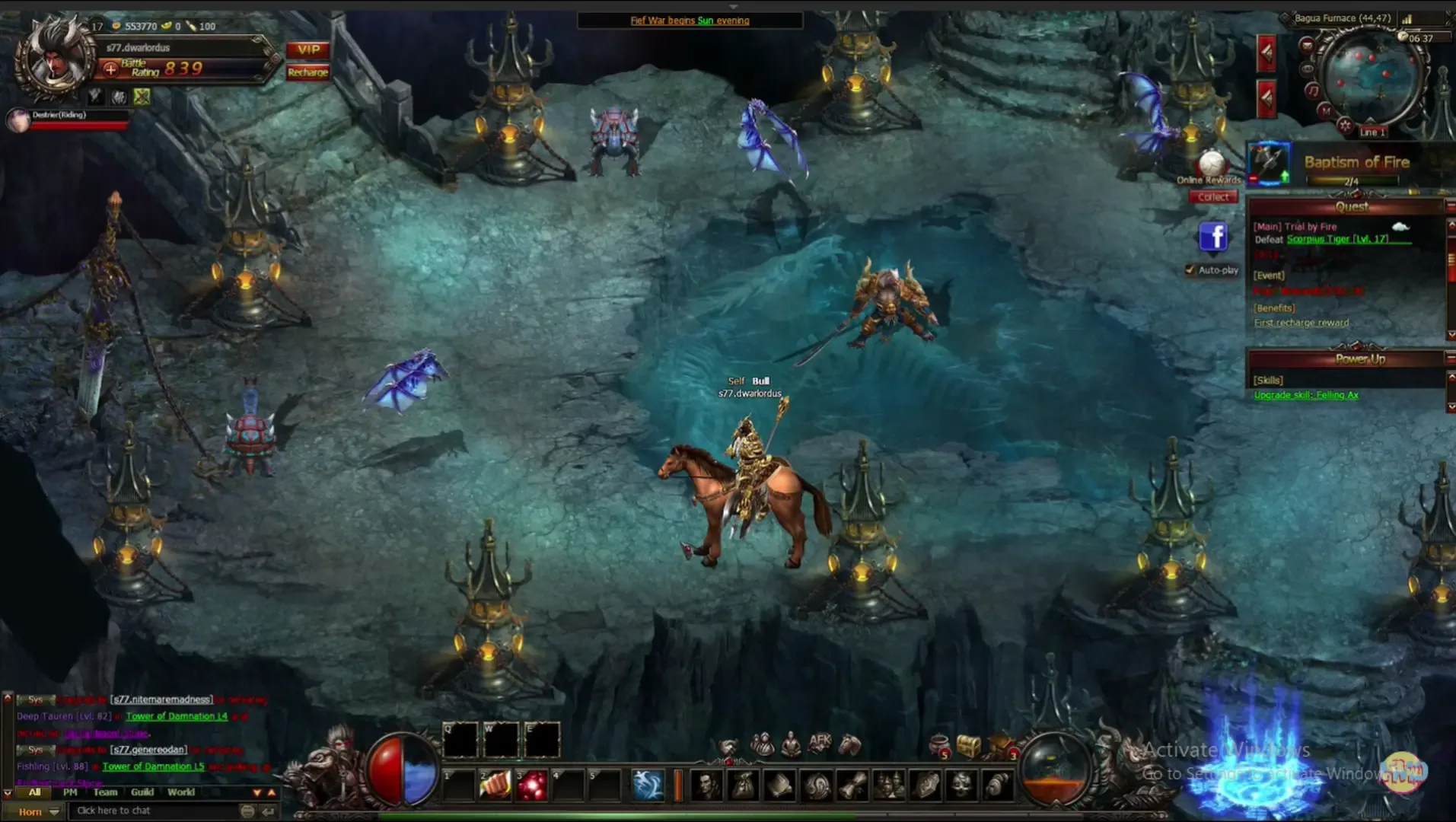Collapse the Quest panel
The image size is (1456, 822).
(x=1449, y=205)
